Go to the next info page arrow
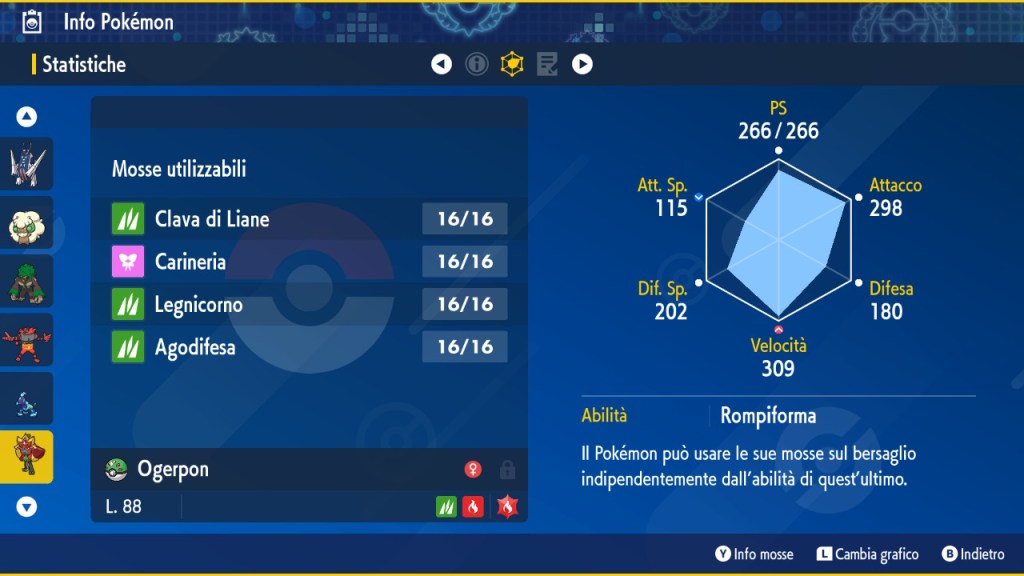This screenshot has height=576, width=1024. click(x=582, y=65)
